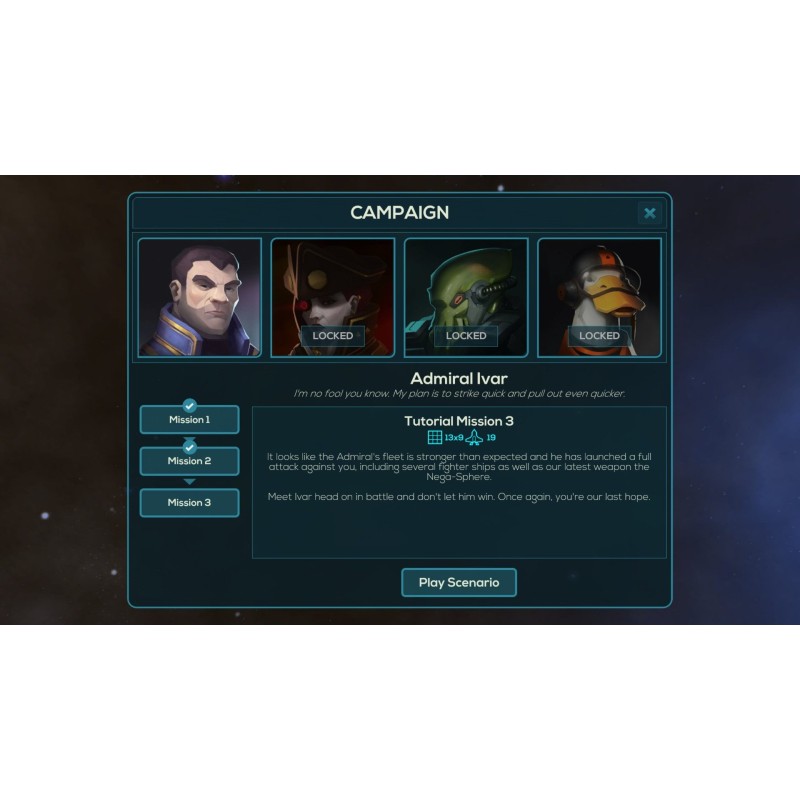Pick the locked green alien commander portrait
This screenshot has height=800, width=800.
(466, 297)
